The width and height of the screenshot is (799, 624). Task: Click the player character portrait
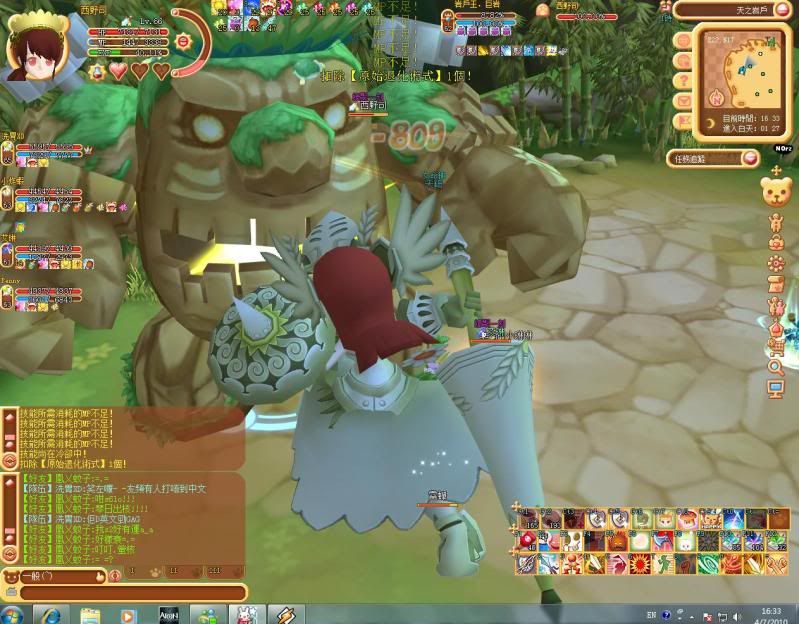(x=32, y=47)
